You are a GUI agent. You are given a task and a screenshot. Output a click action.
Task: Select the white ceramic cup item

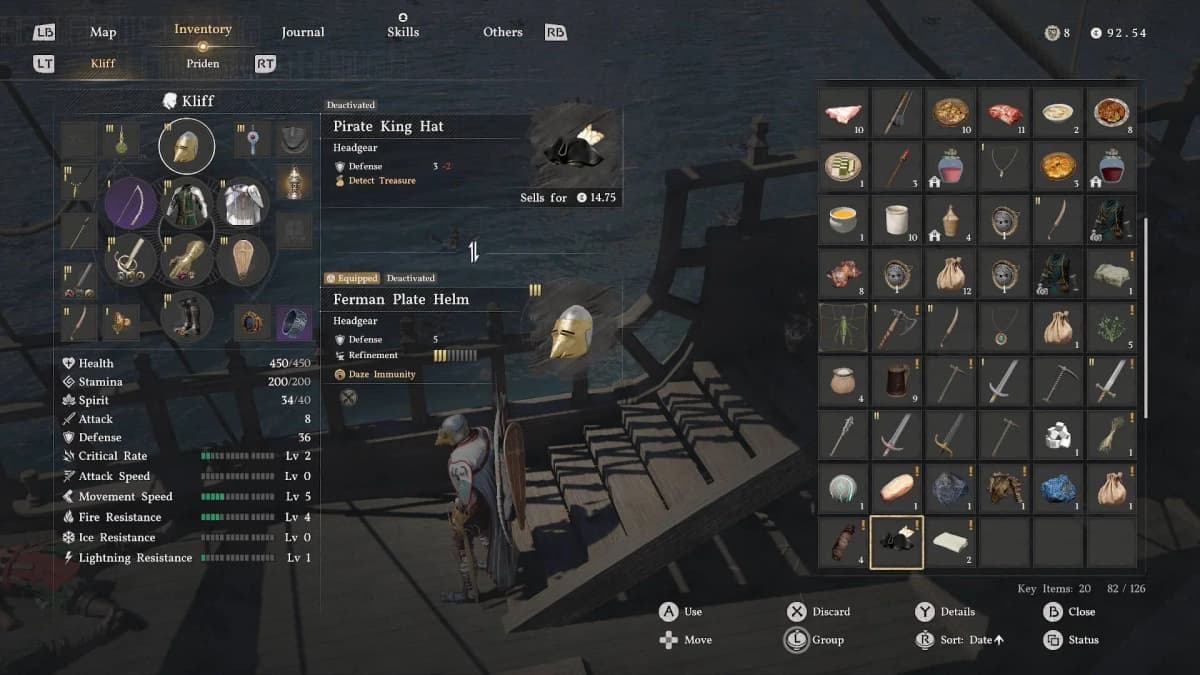pos(896,219)
